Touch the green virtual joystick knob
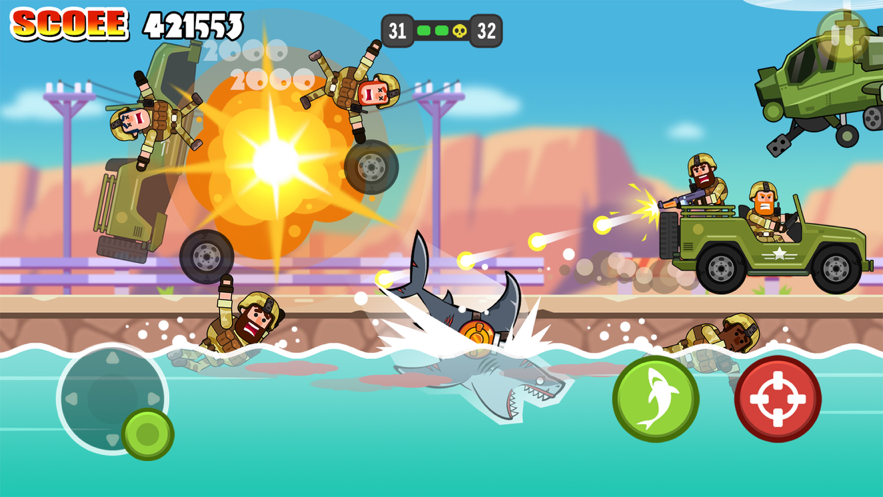The height and width of the screenshot is (497, 883). [x=148, y=434]
